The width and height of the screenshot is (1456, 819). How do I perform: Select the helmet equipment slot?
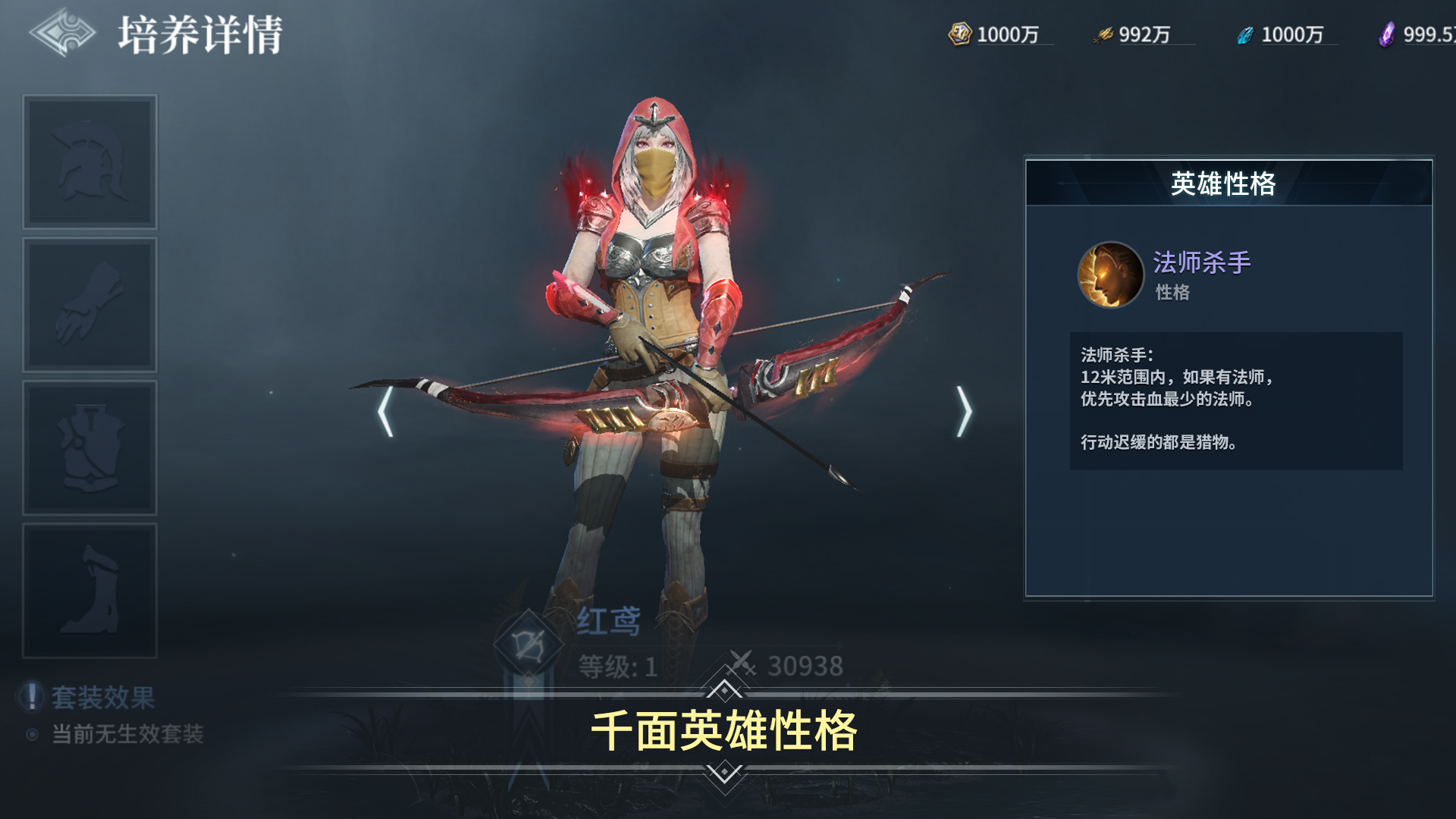(x=89, y=162)
